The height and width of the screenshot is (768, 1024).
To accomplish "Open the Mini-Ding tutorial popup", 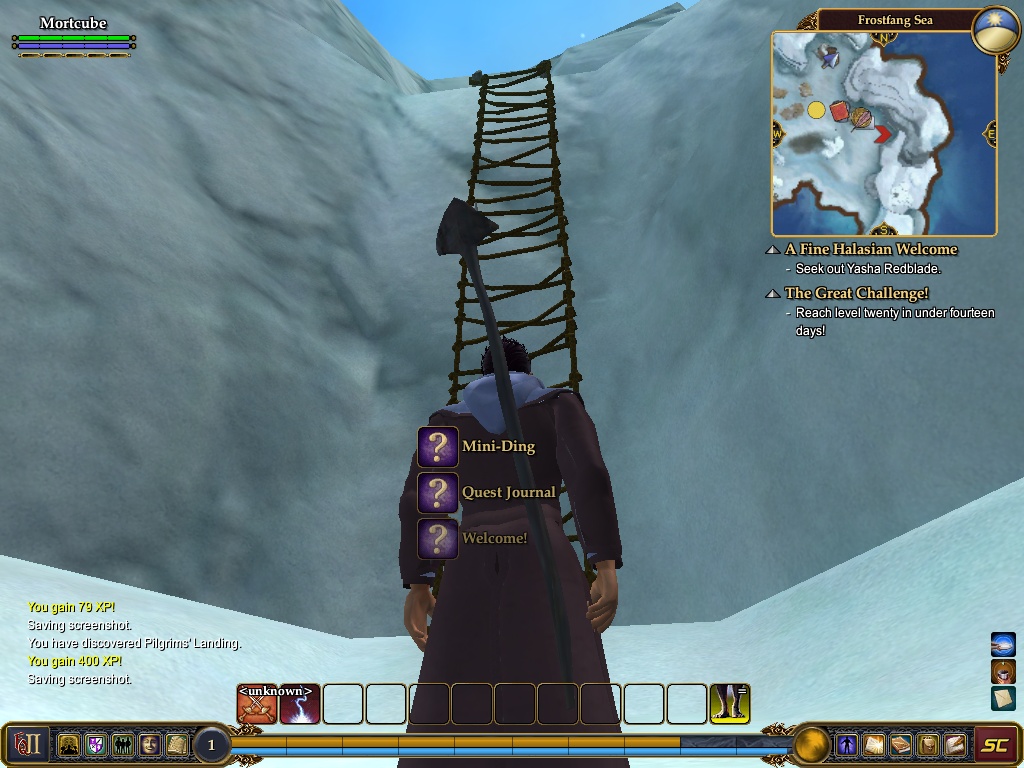I will [x=438, y=447].
